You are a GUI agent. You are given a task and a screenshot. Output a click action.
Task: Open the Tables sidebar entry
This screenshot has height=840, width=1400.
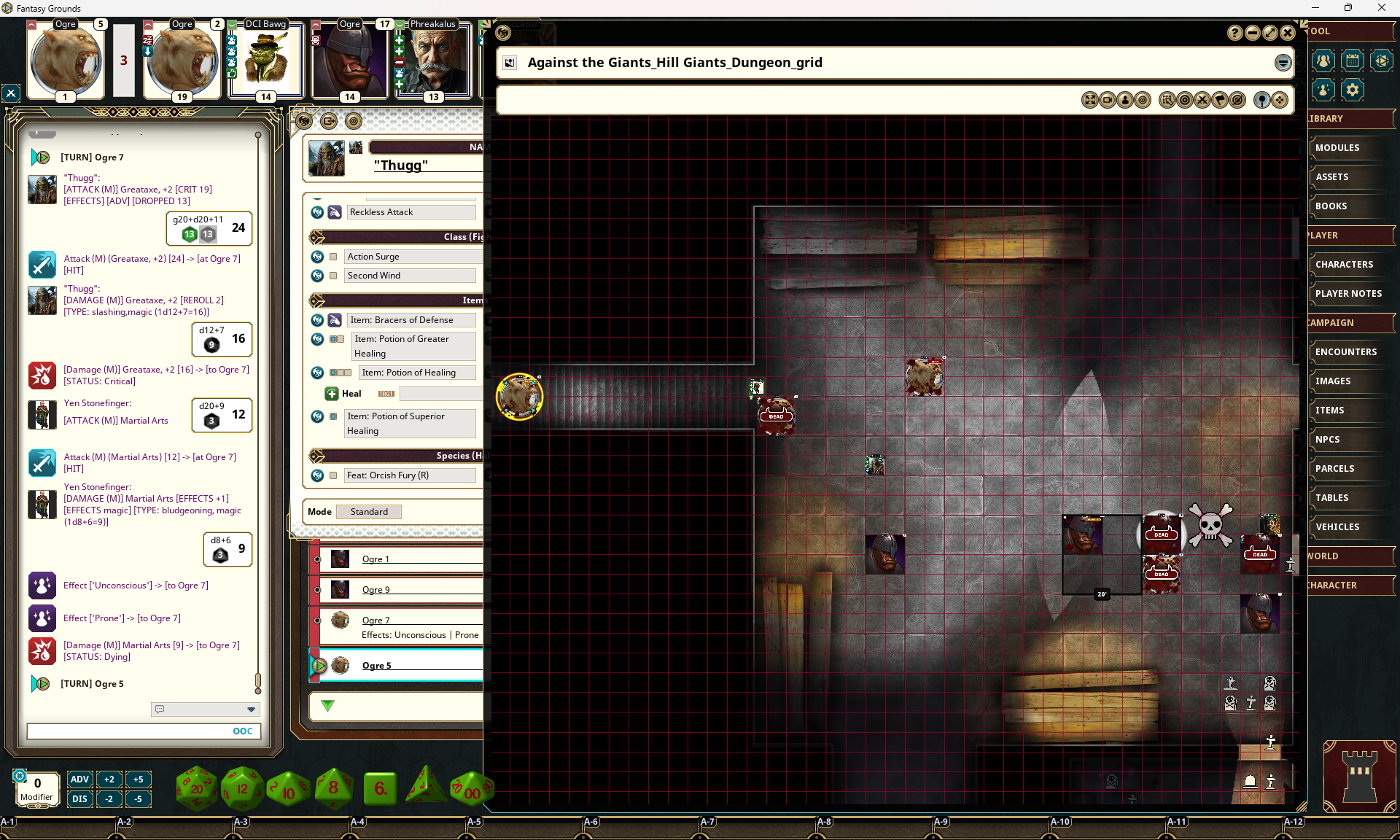point(1331,498)
